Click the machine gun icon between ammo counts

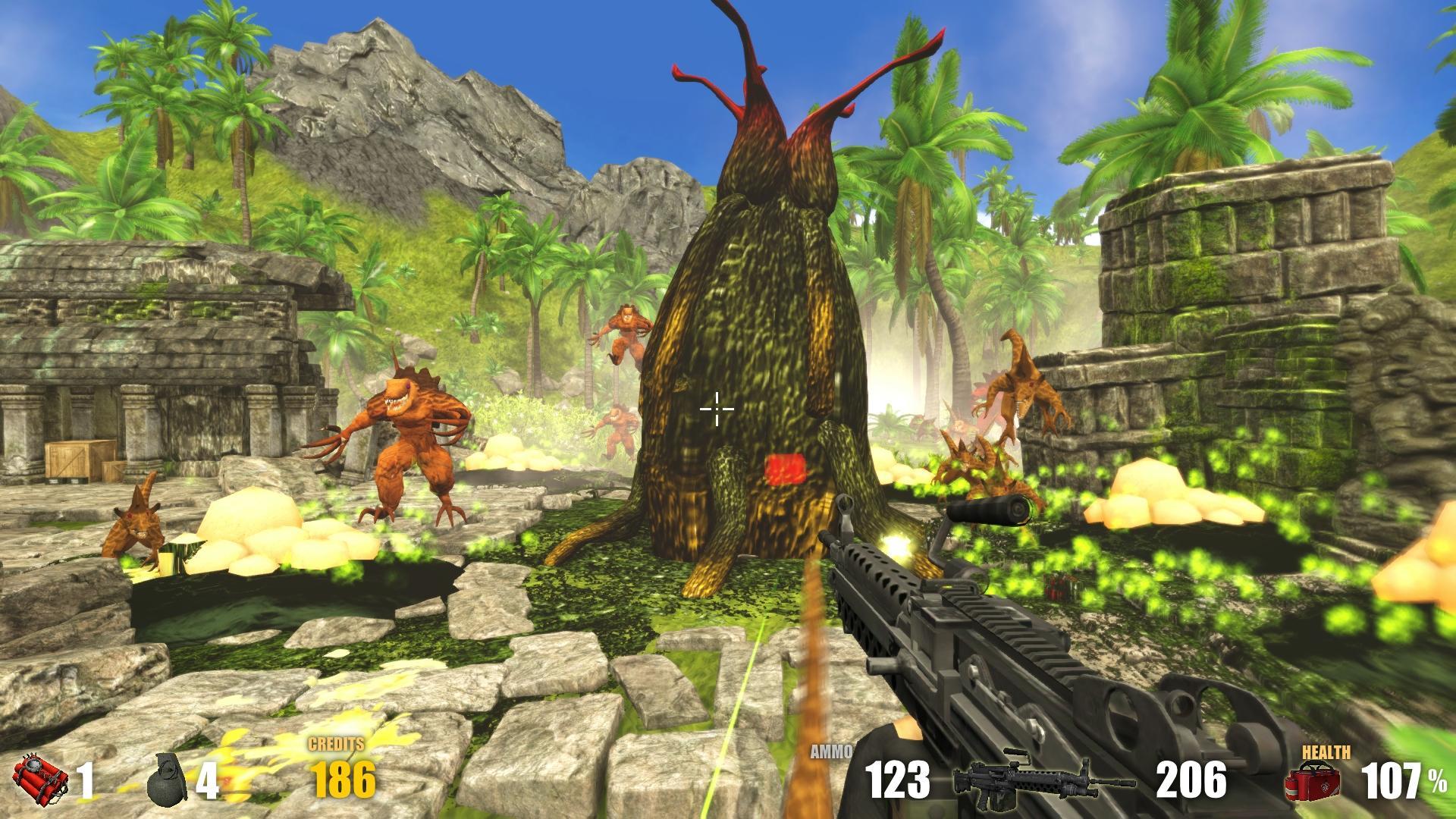pyautogui.click(x=1040, y=780)
